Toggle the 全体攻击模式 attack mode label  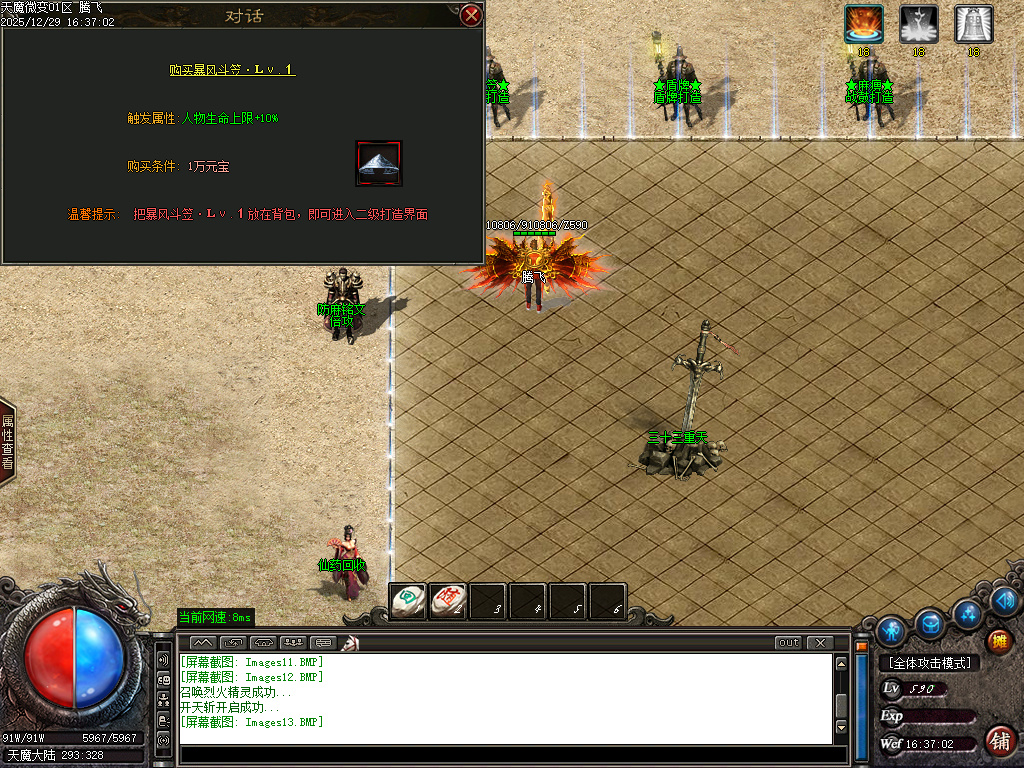pos(929,663)
